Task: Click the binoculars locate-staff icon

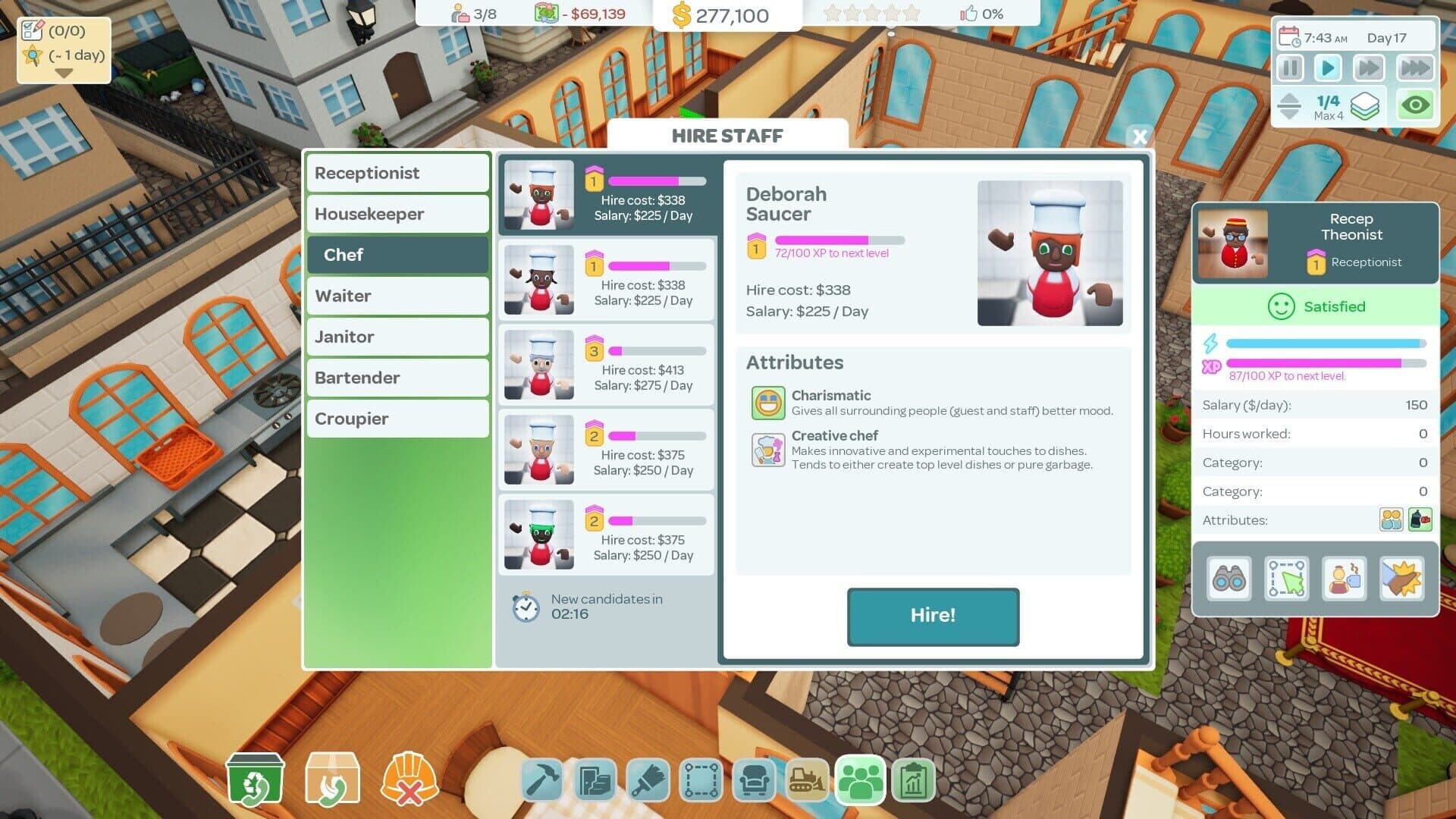Action: pyautogui.click(x=1228, y=579)
